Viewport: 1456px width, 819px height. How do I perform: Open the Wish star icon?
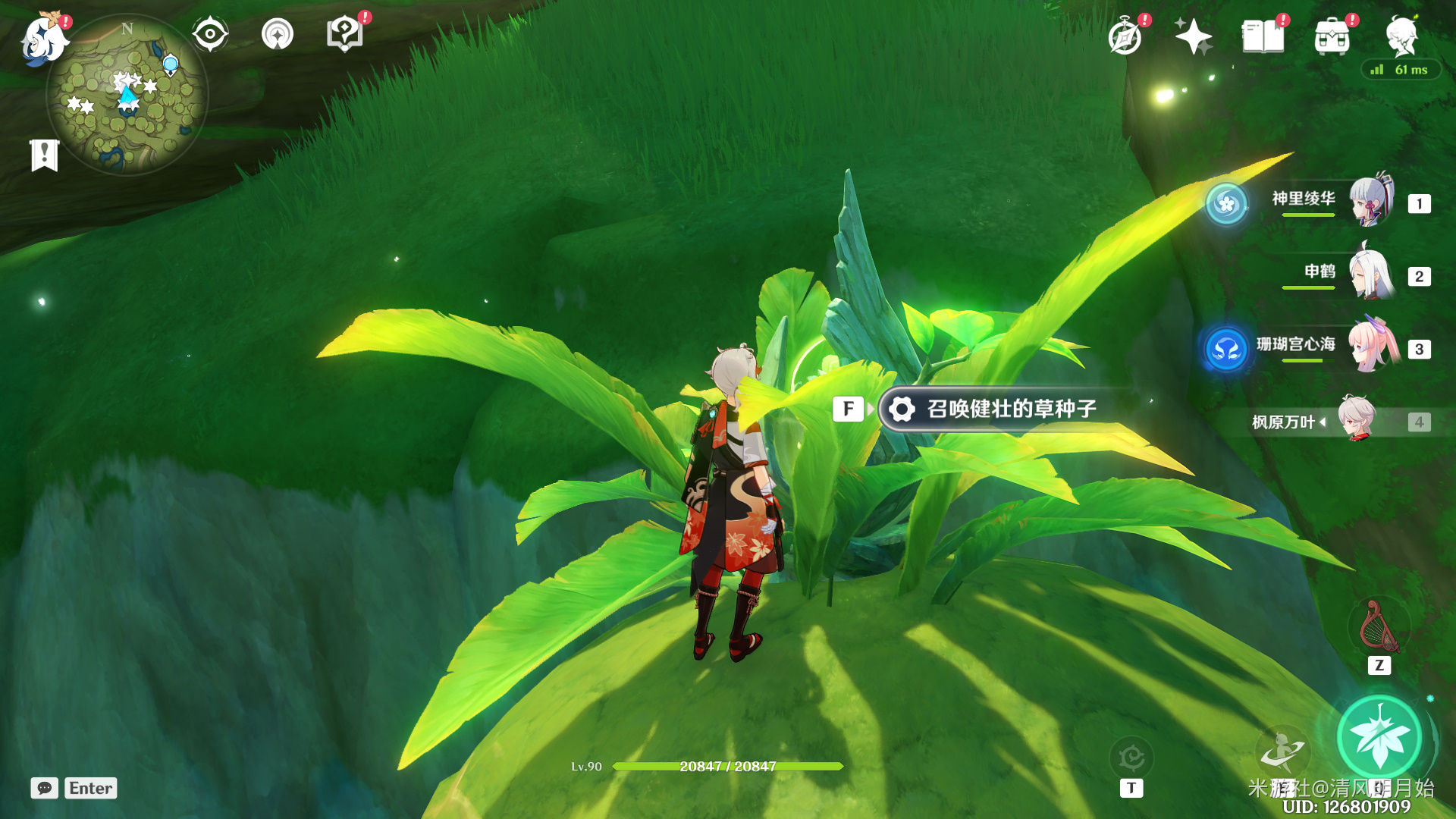(1193, 36)
